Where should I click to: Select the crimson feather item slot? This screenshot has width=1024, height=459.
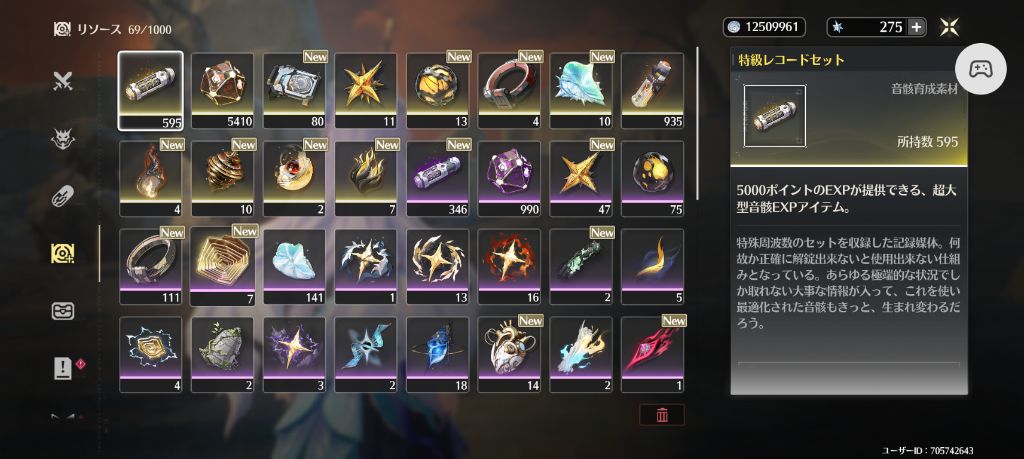(653, 353)
